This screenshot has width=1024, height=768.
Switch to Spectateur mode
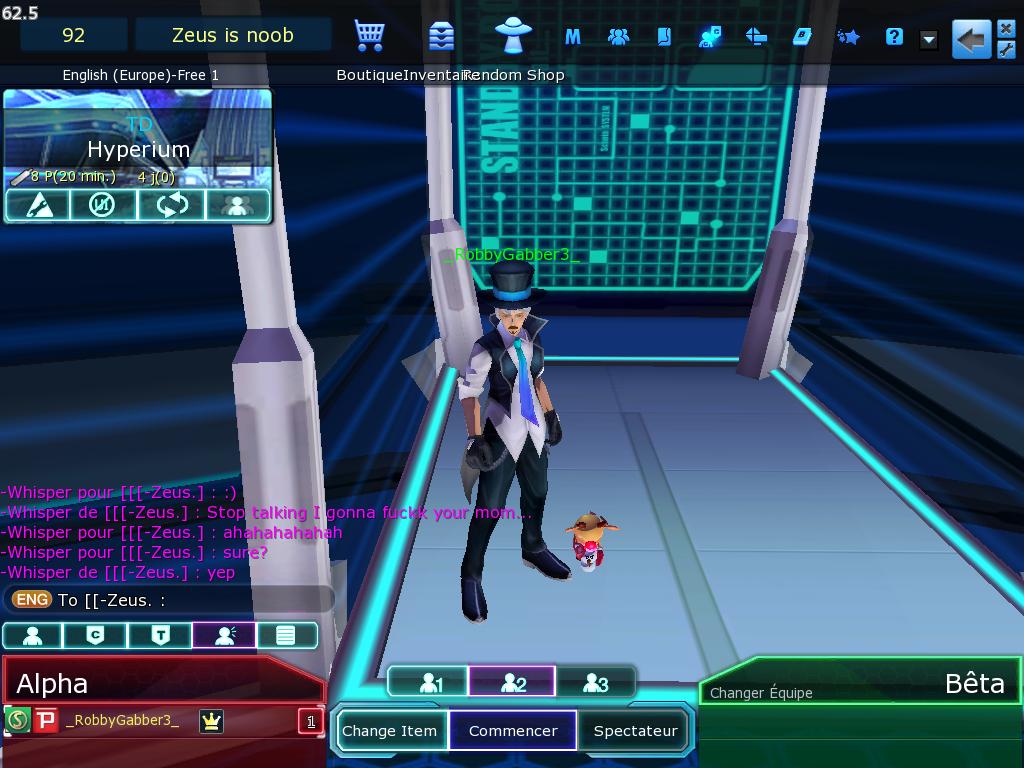[x=635, y=731]
